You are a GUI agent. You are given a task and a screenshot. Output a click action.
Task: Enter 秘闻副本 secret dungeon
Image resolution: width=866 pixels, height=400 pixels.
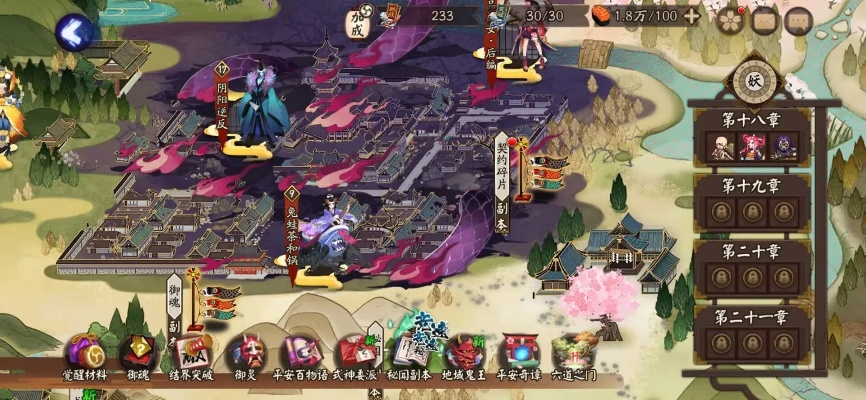tap(408, 355)
